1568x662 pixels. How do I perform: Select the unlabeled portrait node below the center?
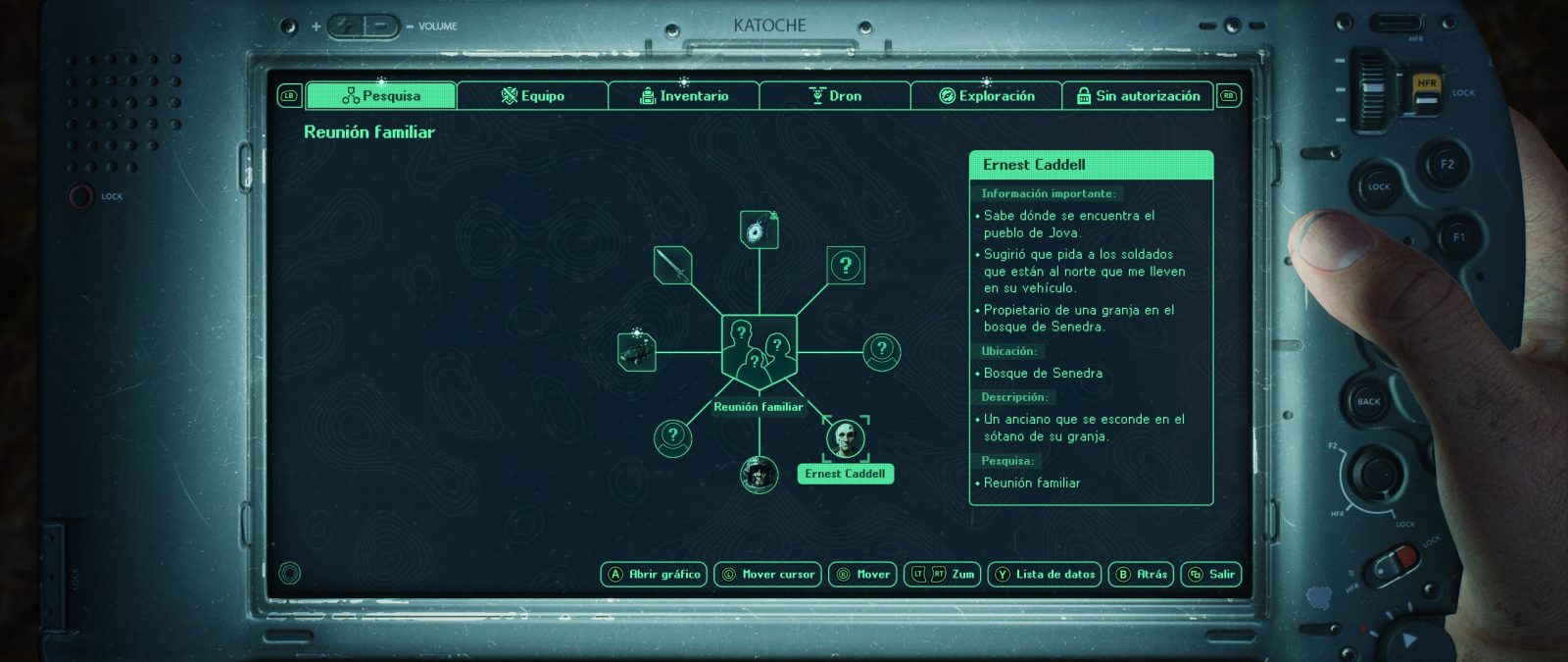click(759, 475)
